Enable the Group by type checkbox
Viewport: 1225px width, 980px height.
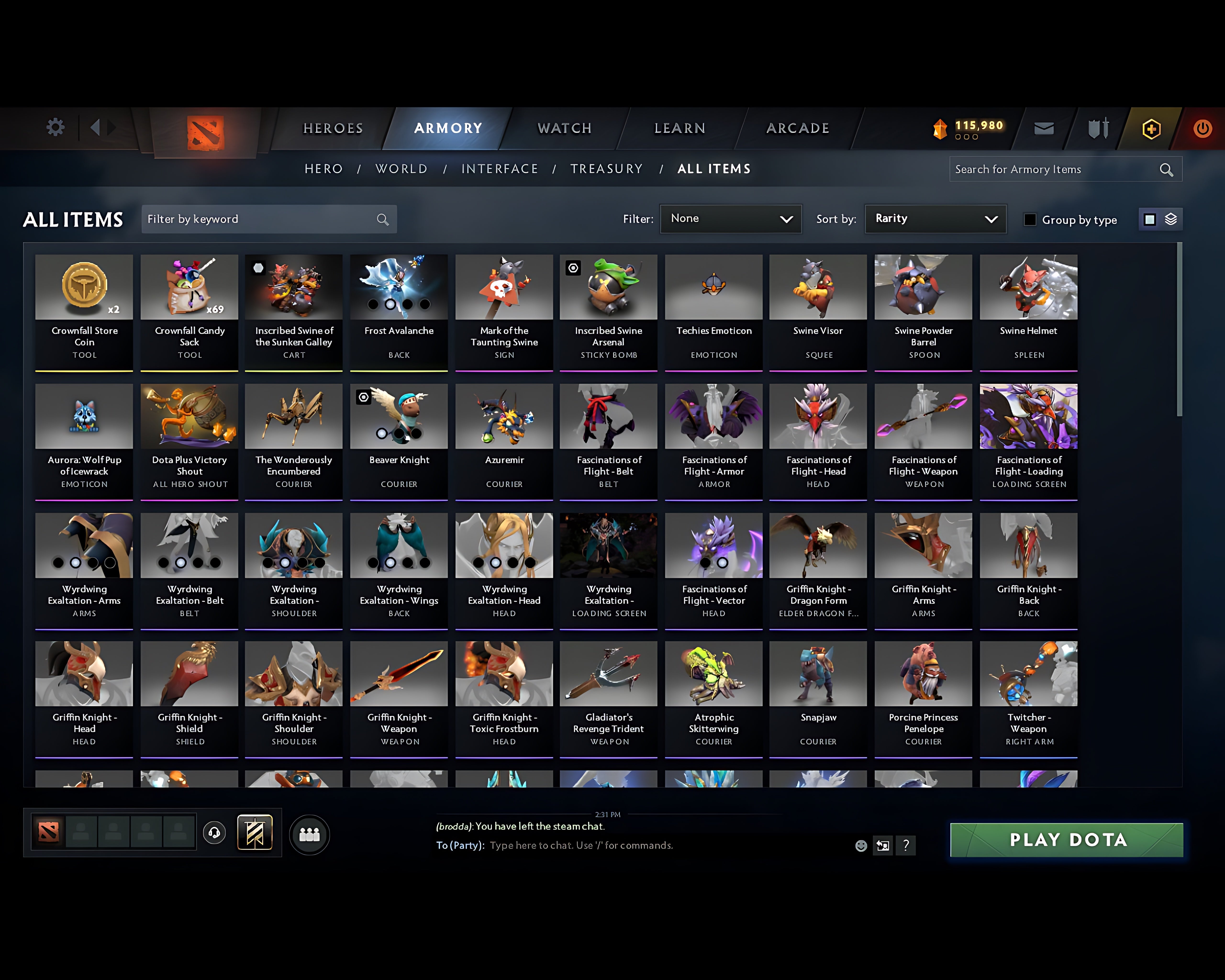point(1030,220)
